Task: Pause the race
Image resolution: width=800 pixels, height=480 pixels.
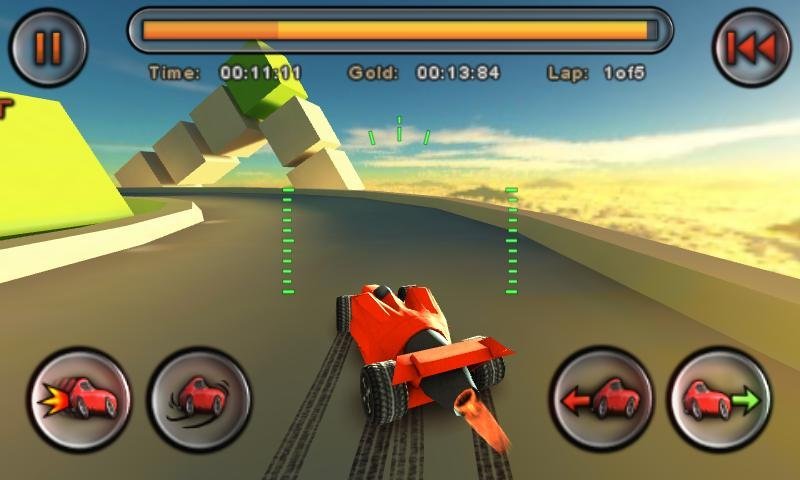Action: [48, 47]
